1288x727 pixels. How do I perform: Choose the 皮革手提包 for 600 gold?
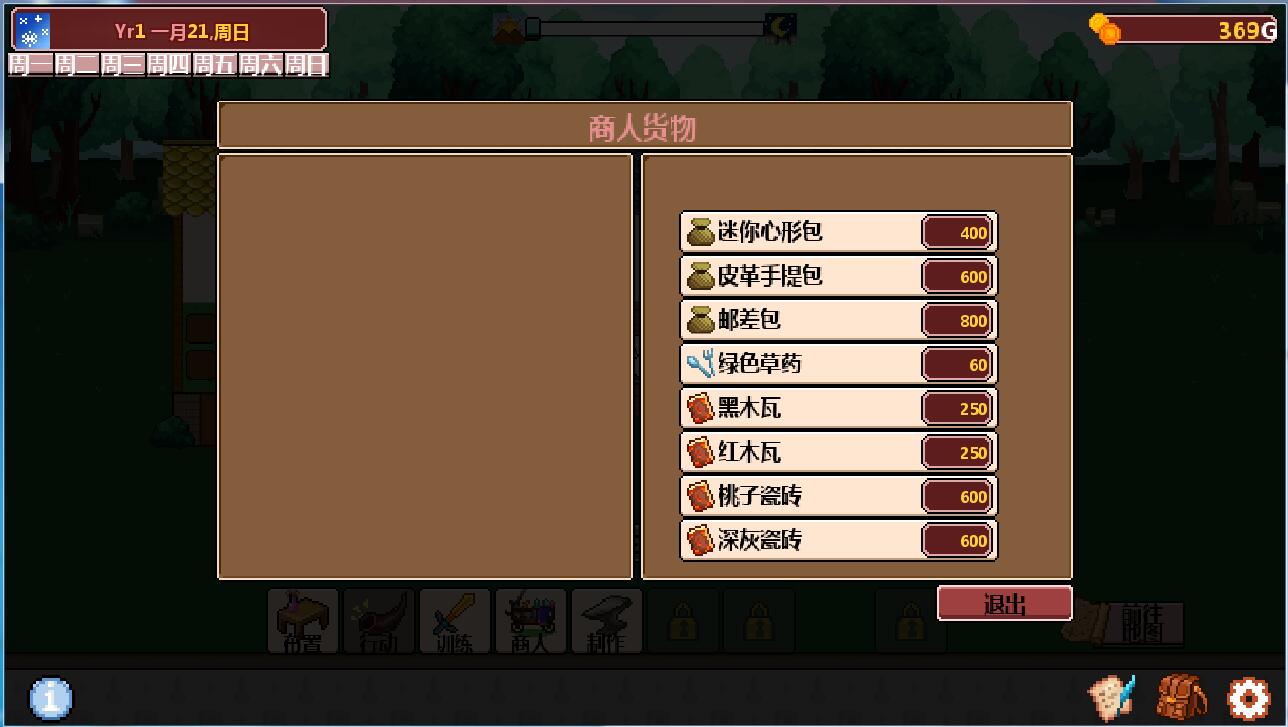tap(838, 276)
